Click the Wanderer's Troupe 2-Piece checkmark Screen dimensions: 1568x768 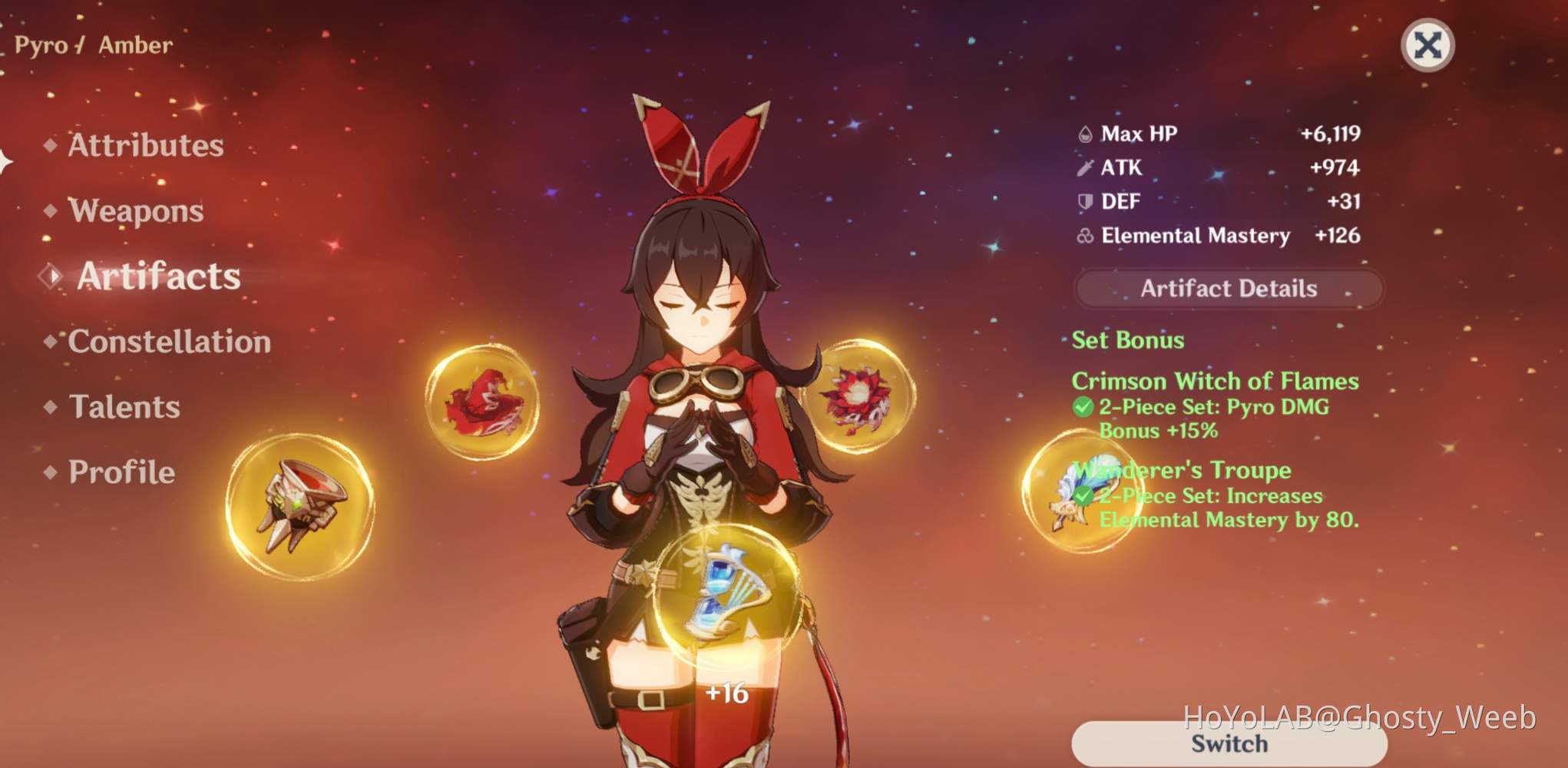pos(1084,496)
